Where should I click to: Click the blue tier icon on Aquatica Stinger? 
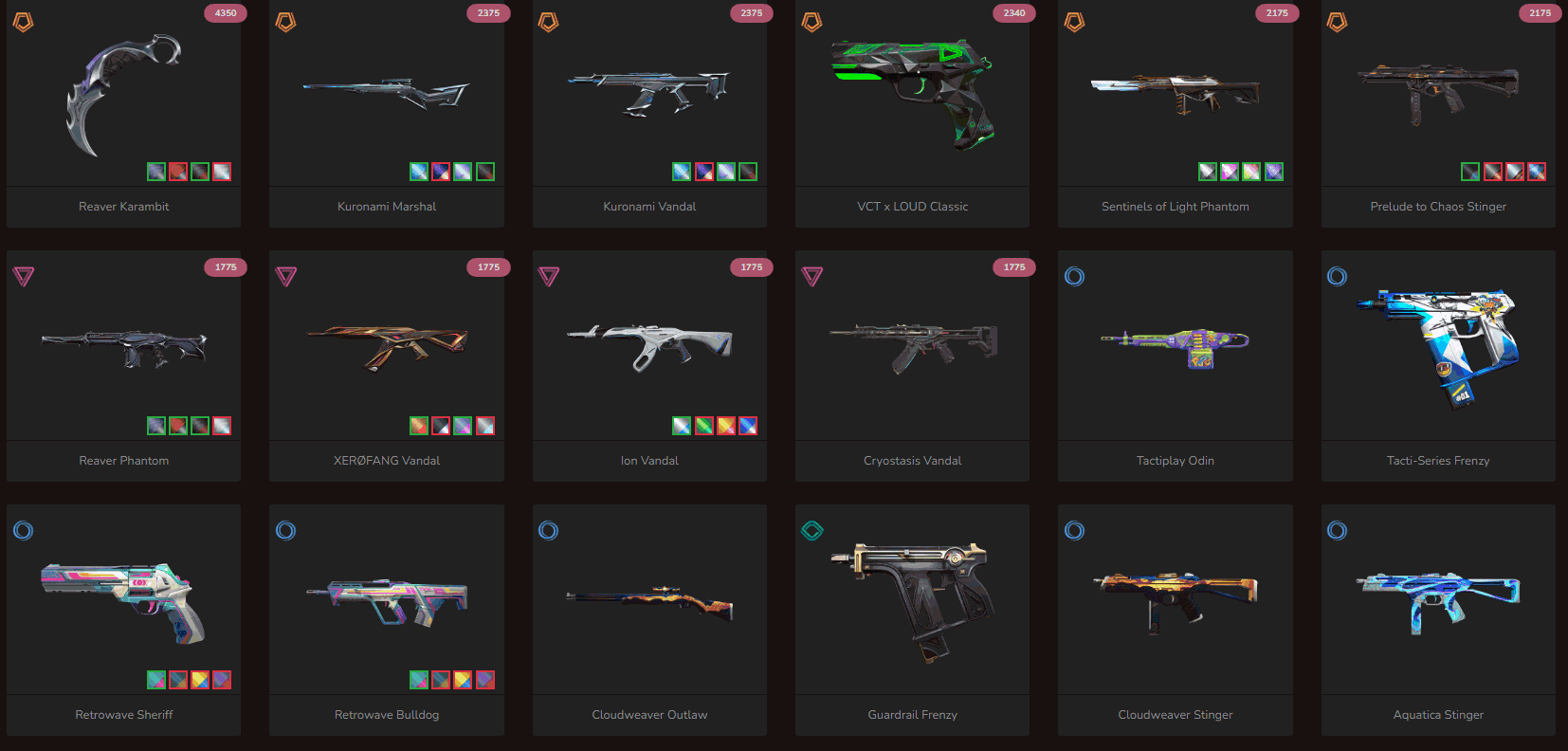1337,530
